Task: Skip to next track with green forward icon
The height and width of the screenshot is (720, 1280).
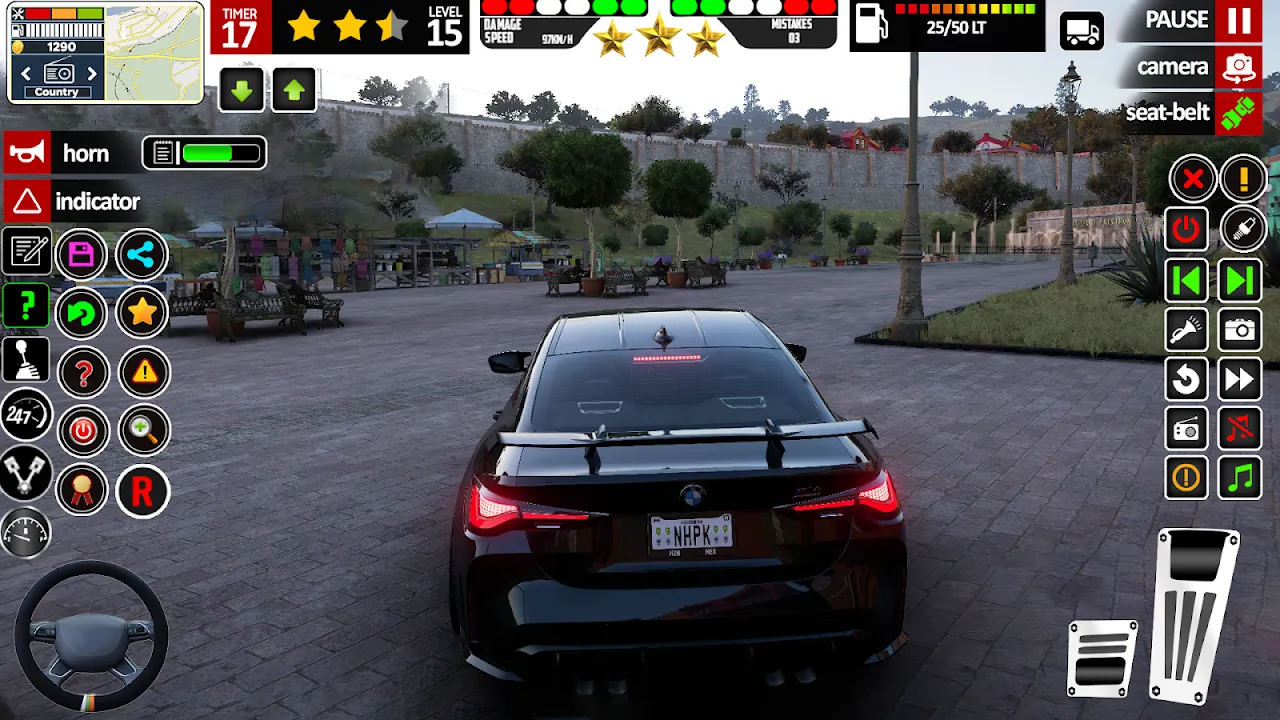Action: coord(1240,281)
